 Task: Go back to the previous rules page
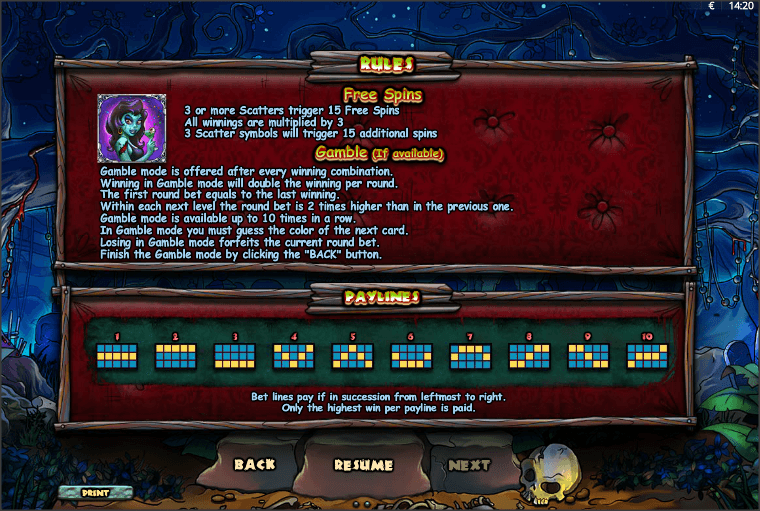point(254,464)
